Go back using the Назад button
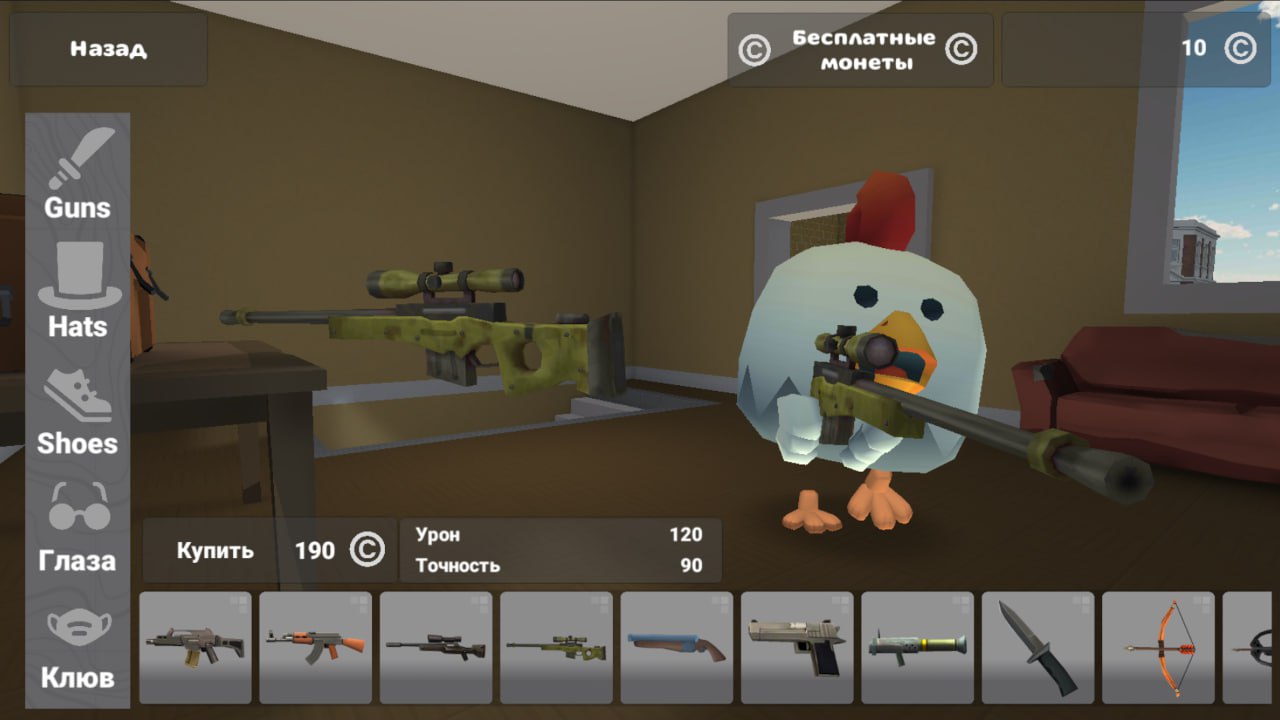 coord(108,49)
